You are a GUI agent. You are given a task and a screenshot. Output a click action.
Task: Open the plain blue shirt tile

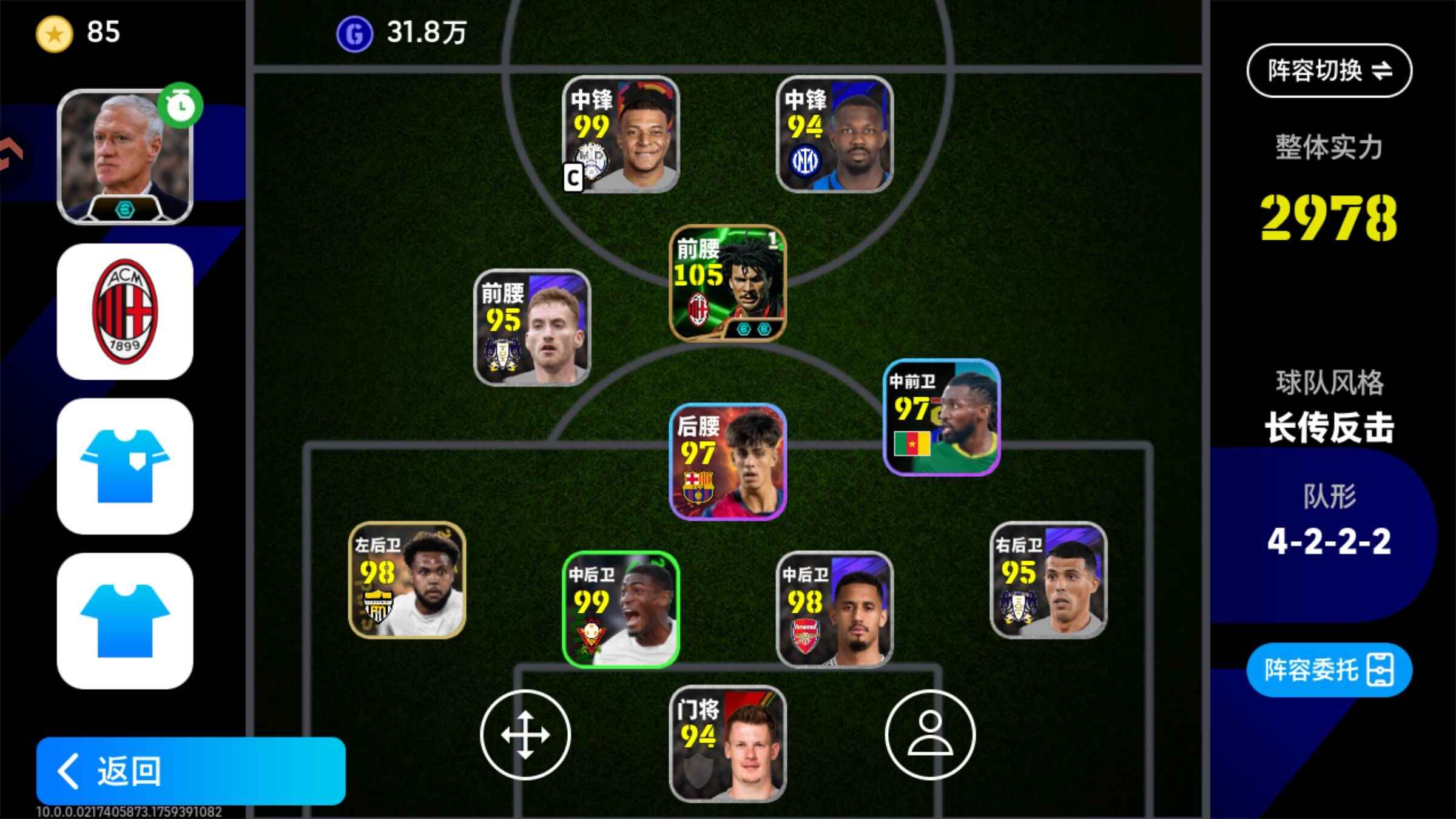125,620
